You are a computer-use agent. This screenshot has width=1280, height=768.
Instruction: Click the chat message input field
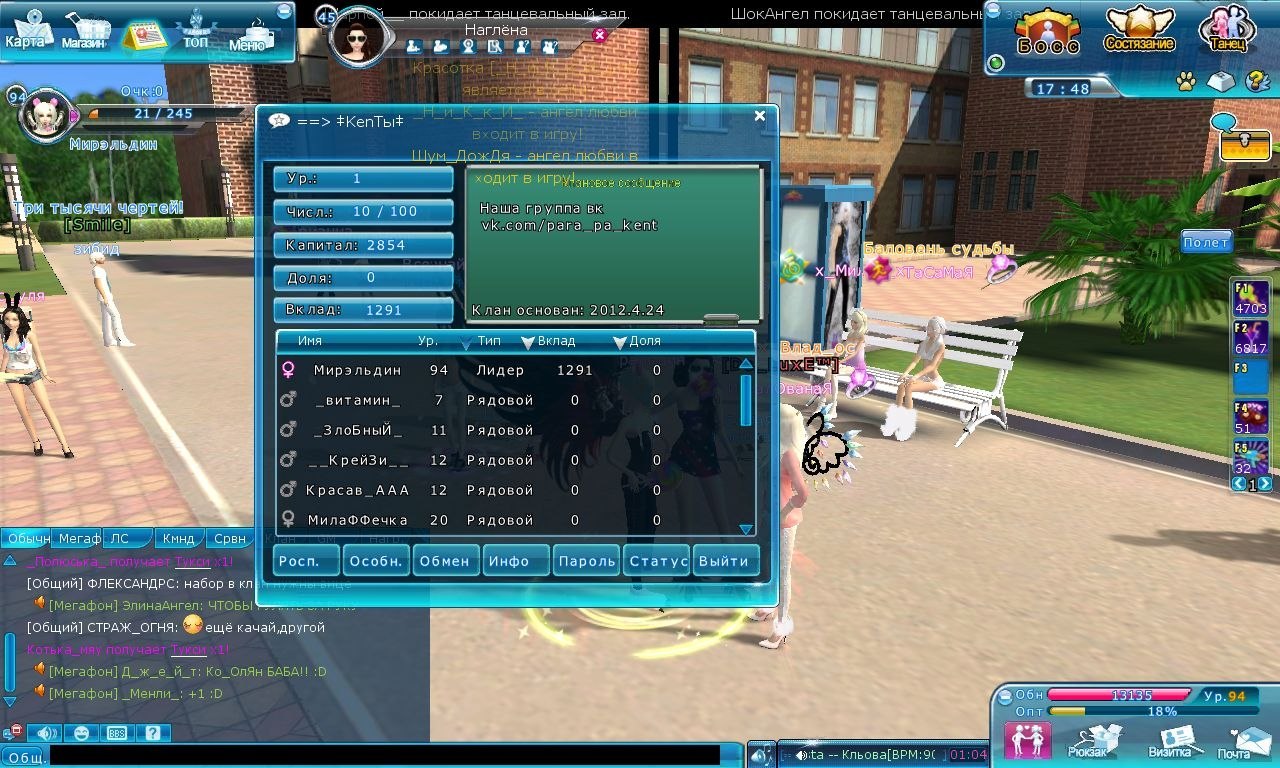pyautogui.click(x=385, y=756)
